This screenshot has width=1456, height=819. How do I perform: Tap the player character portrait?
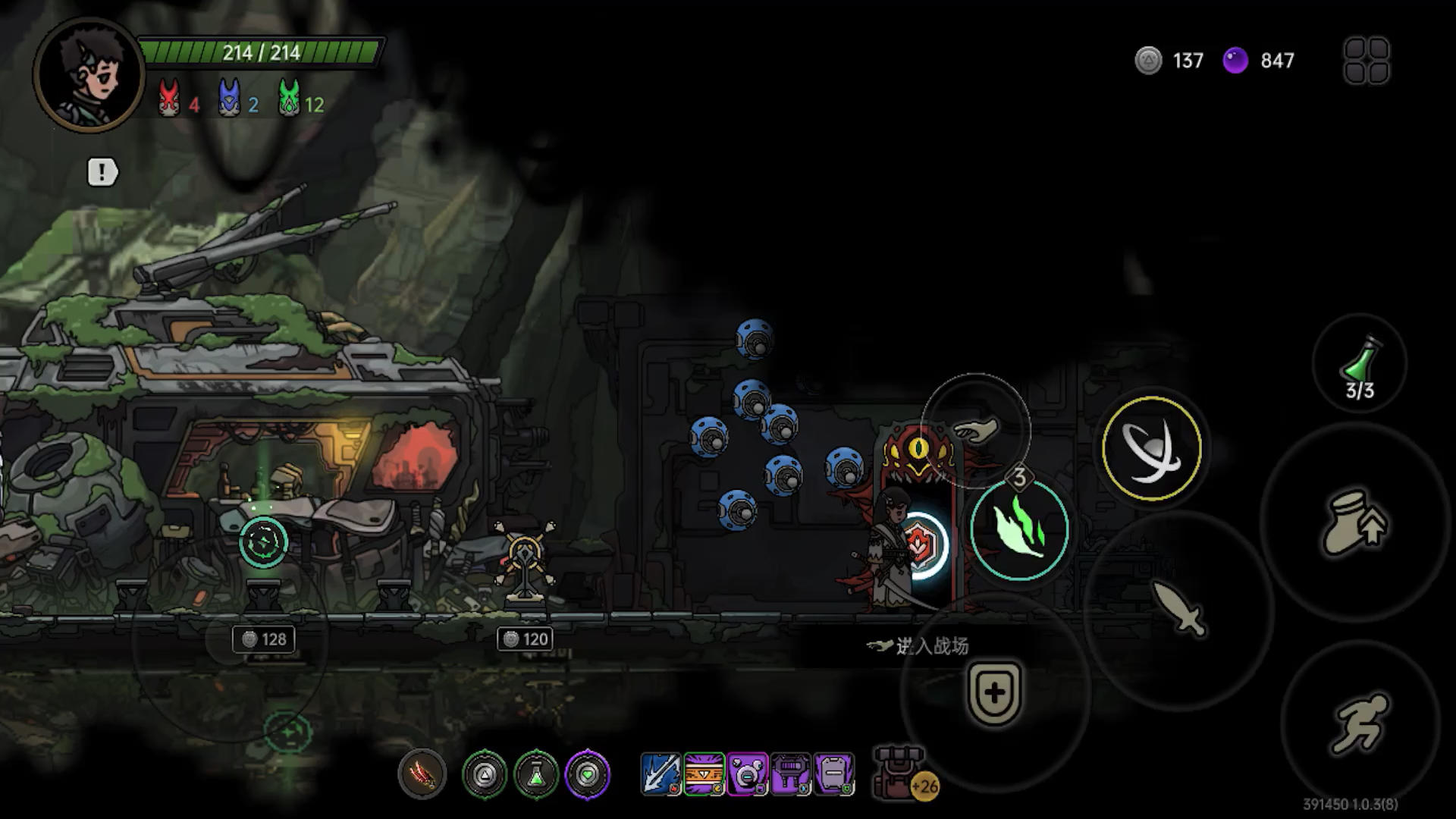pos(89,74)
